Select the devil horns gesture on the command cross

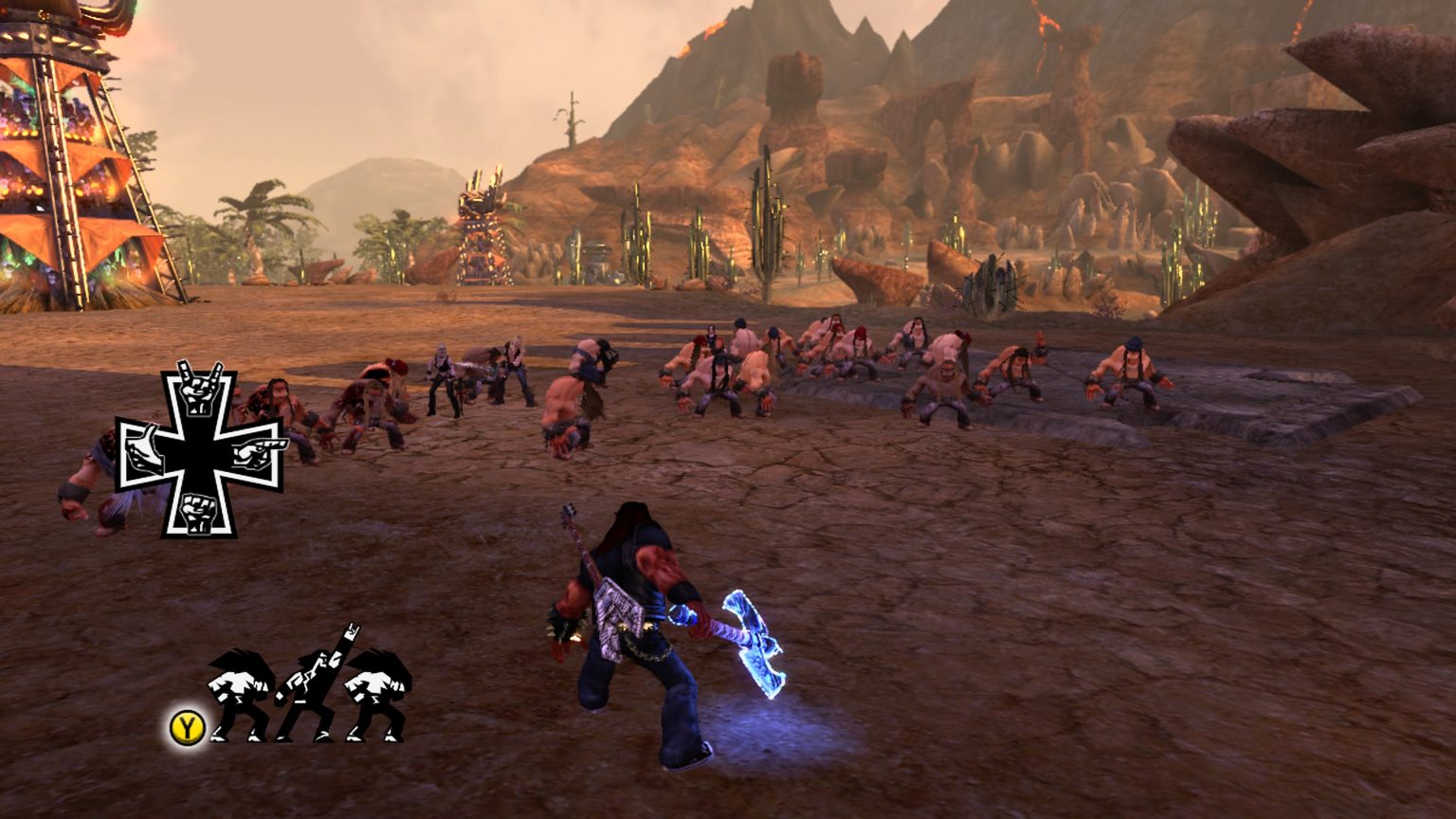[194, 391]
